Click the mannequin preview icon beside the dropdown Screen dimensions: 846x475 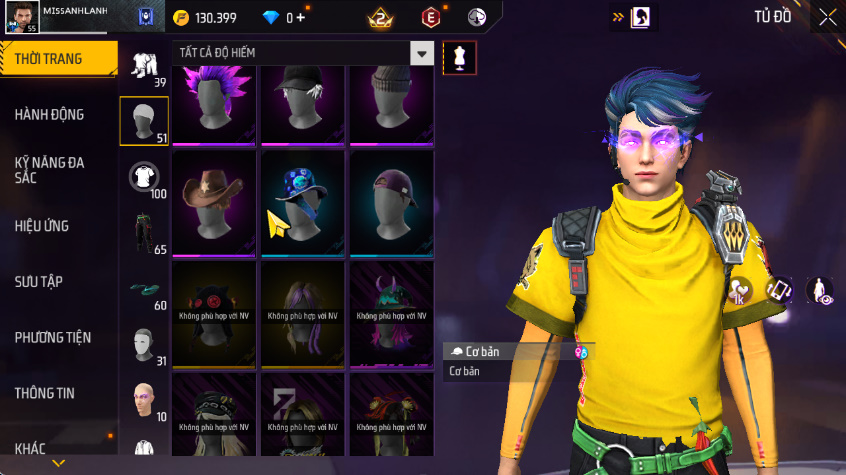point(460,56)
